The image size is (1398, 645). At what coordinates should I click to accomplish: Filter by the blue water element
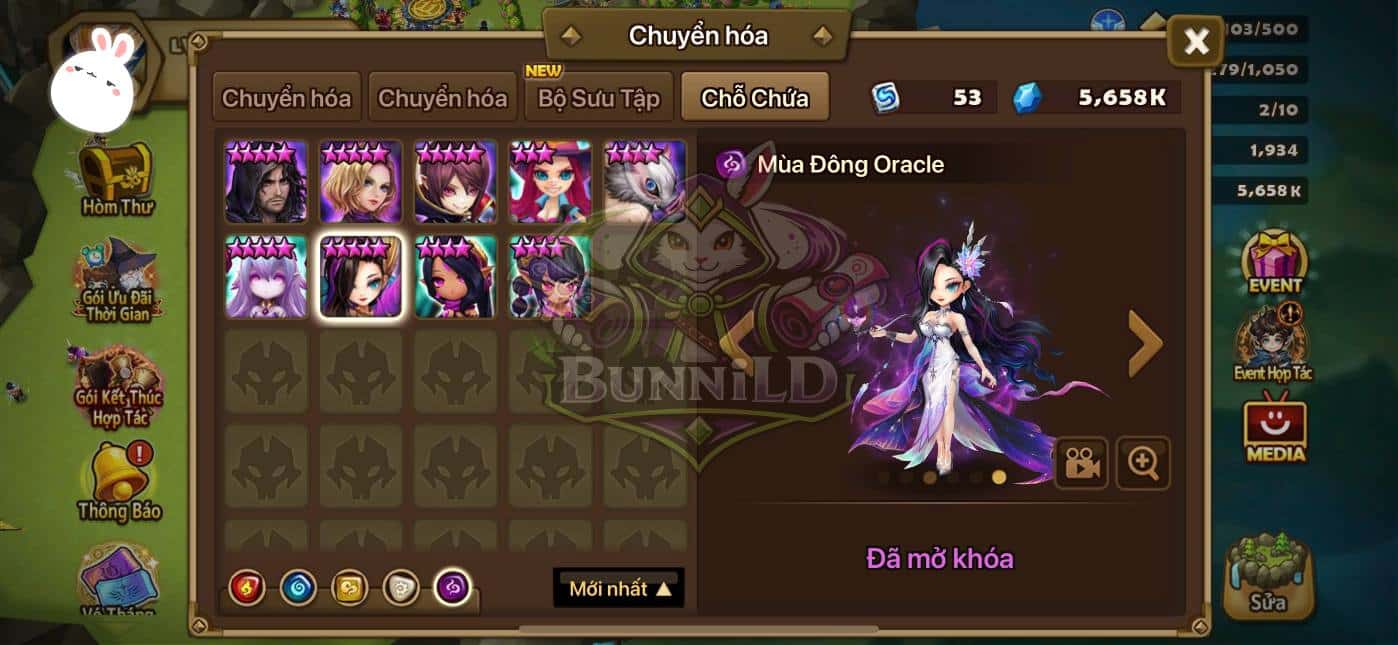click(298, 588)
